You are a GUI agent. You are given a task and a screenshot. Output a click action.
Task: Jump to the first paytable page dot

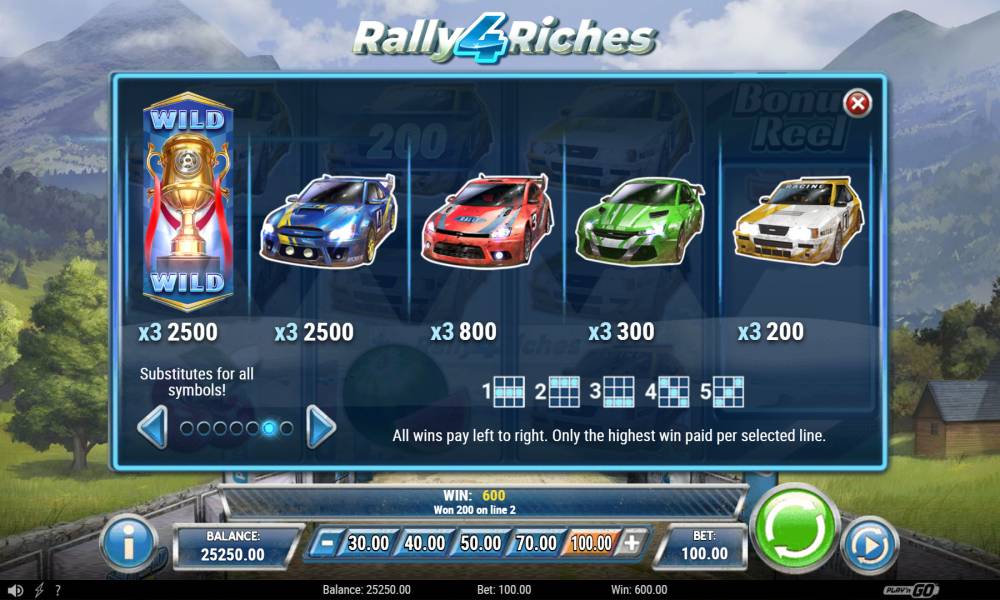click(185, 428)
